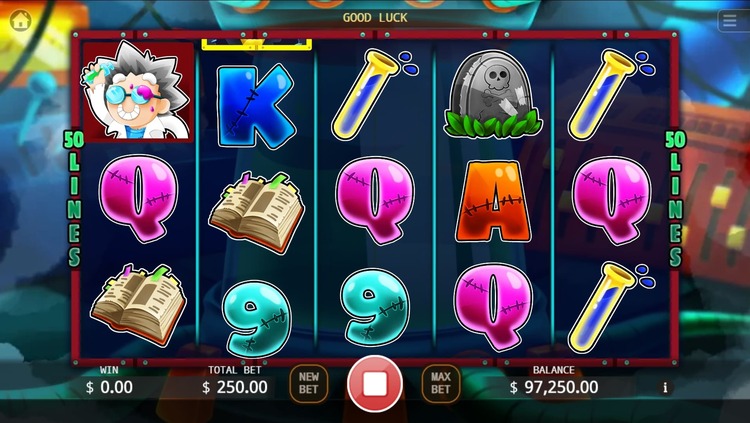Set the MAX BET

(440, 383)
